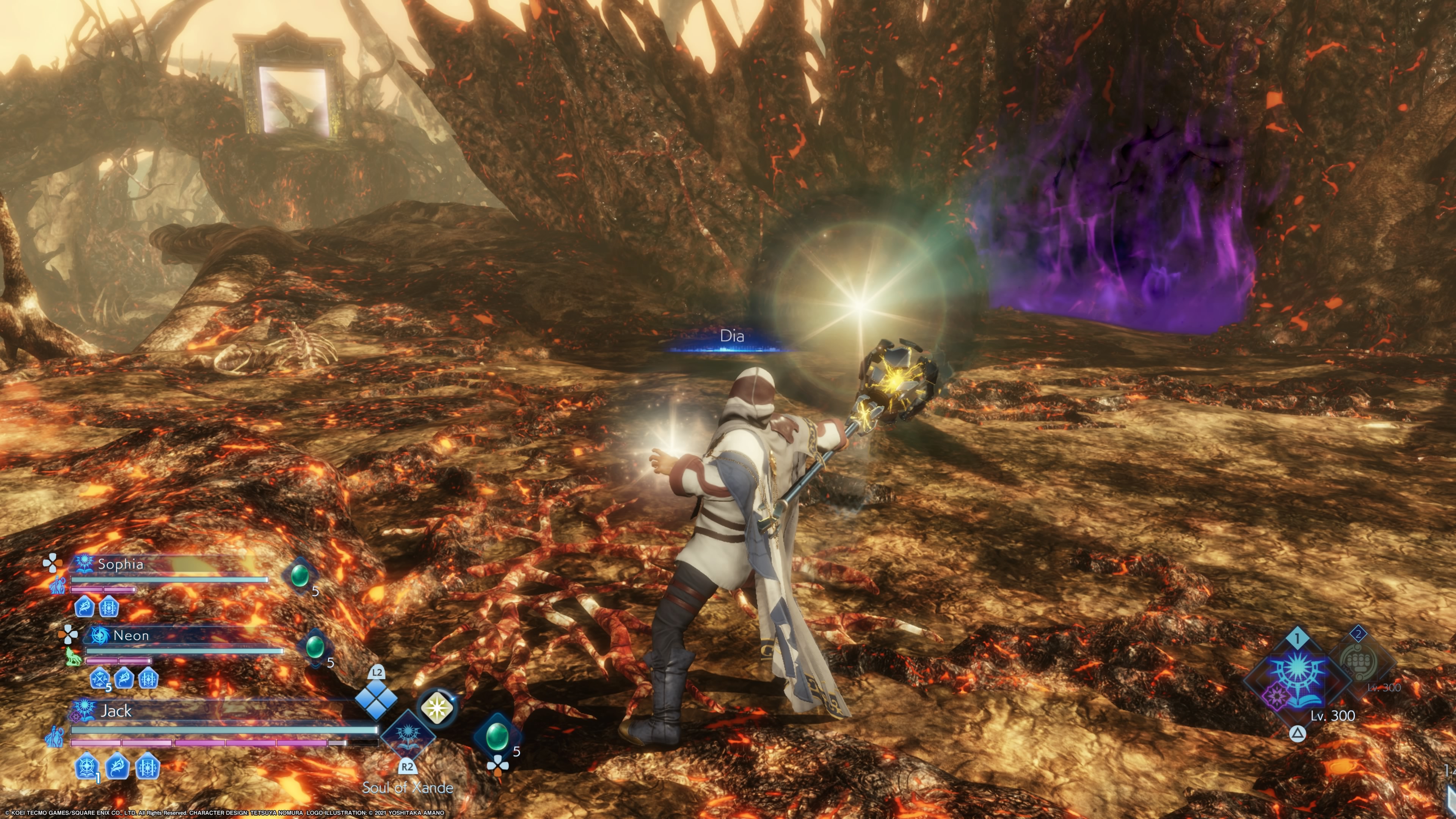Click Neon's green potion icon
The width and height of the screenshot is (1456, 819).
314,646
